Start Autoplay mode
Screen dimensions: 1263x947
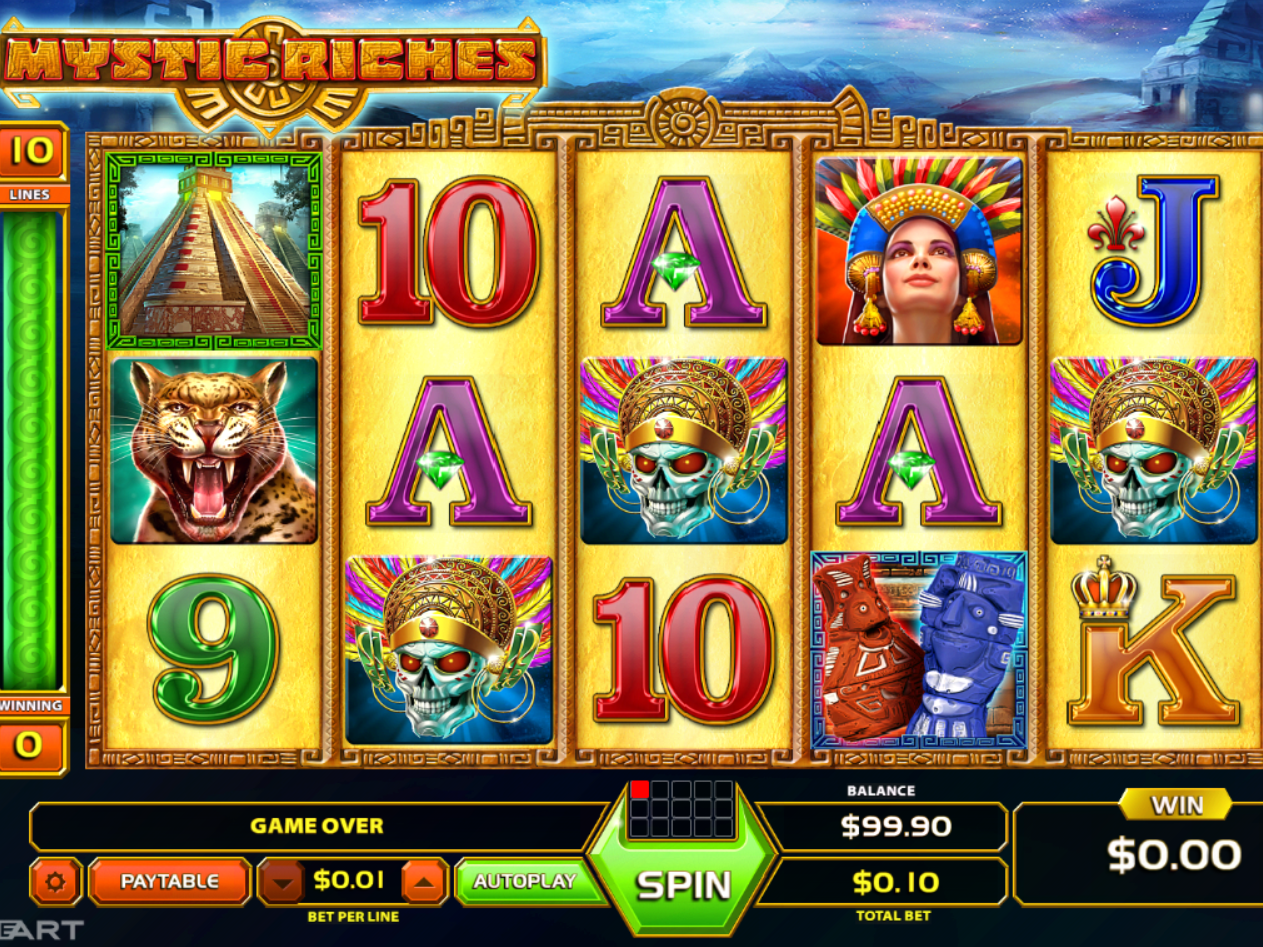point(524,881)
